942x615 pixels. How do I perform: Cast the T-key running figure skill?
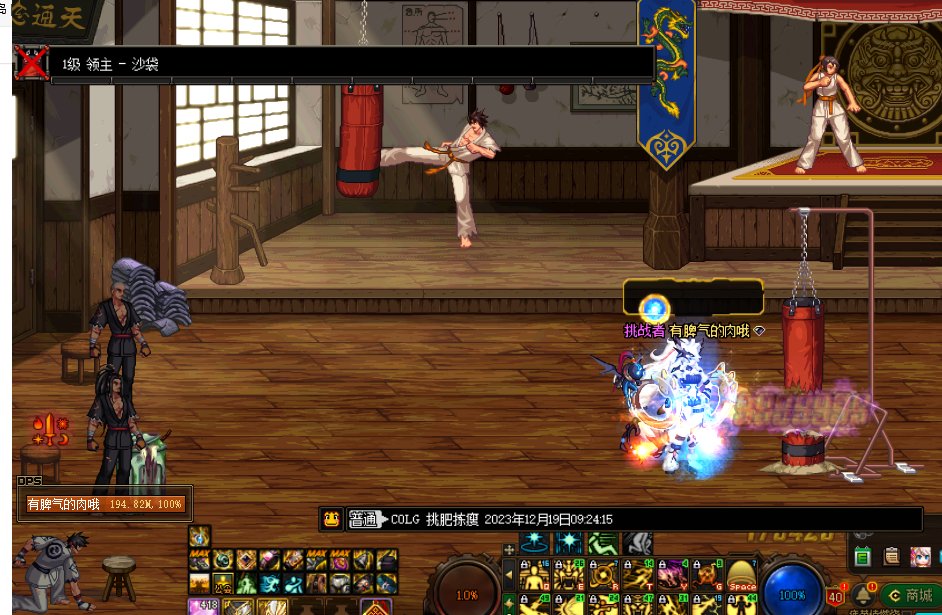point(637,575)
